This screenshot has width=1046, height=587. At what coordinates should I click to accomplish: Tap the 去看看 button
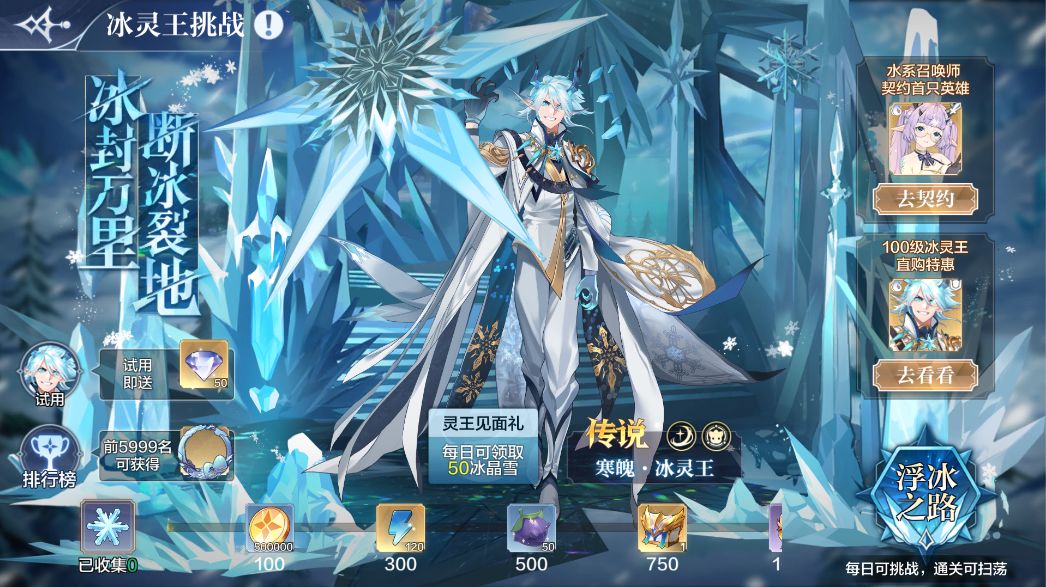pos(924,375)
